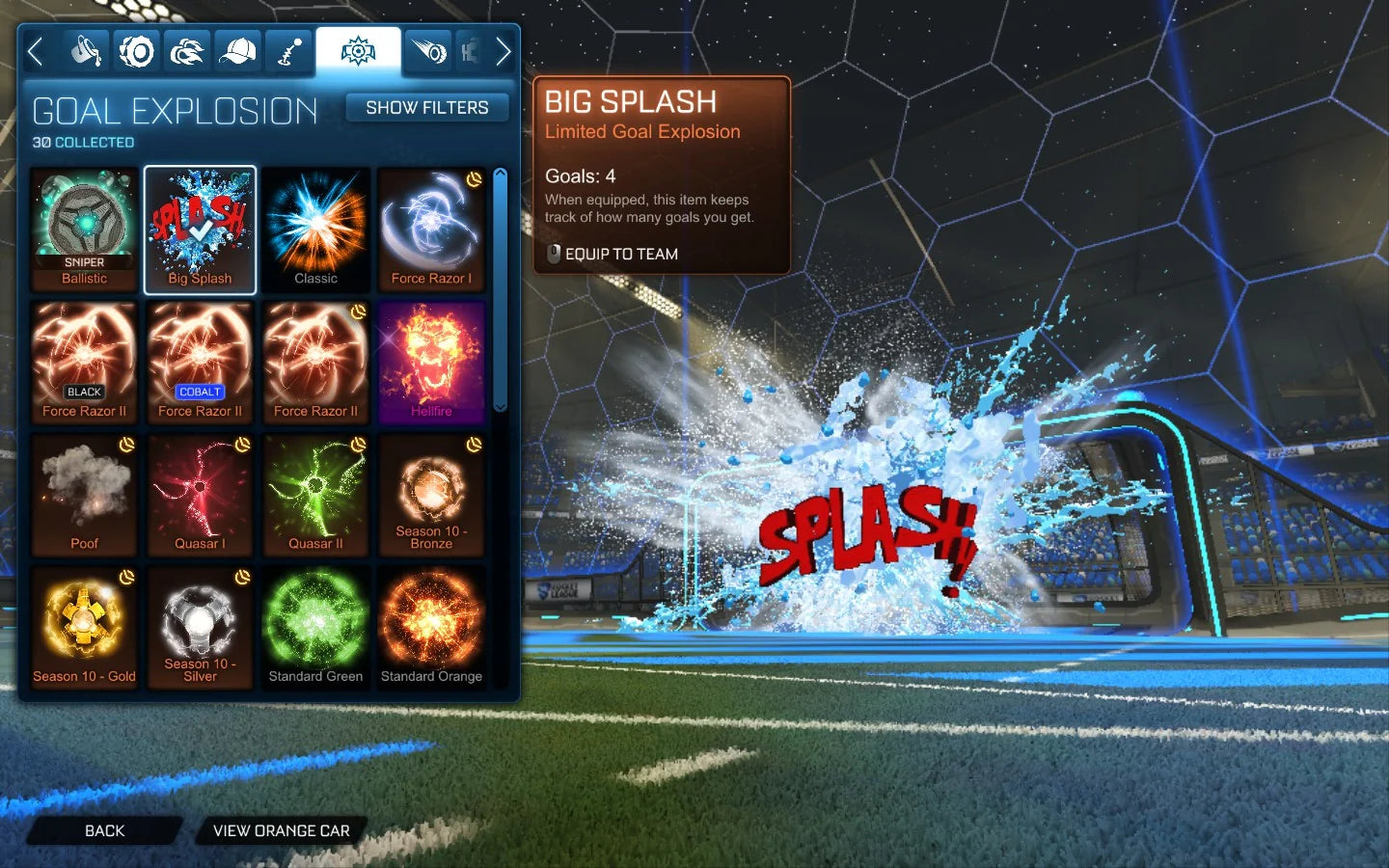Viewport: 1389px width, 868px height.
Task: Click the left arrow to scroll categories
Action: coord(36,50)
